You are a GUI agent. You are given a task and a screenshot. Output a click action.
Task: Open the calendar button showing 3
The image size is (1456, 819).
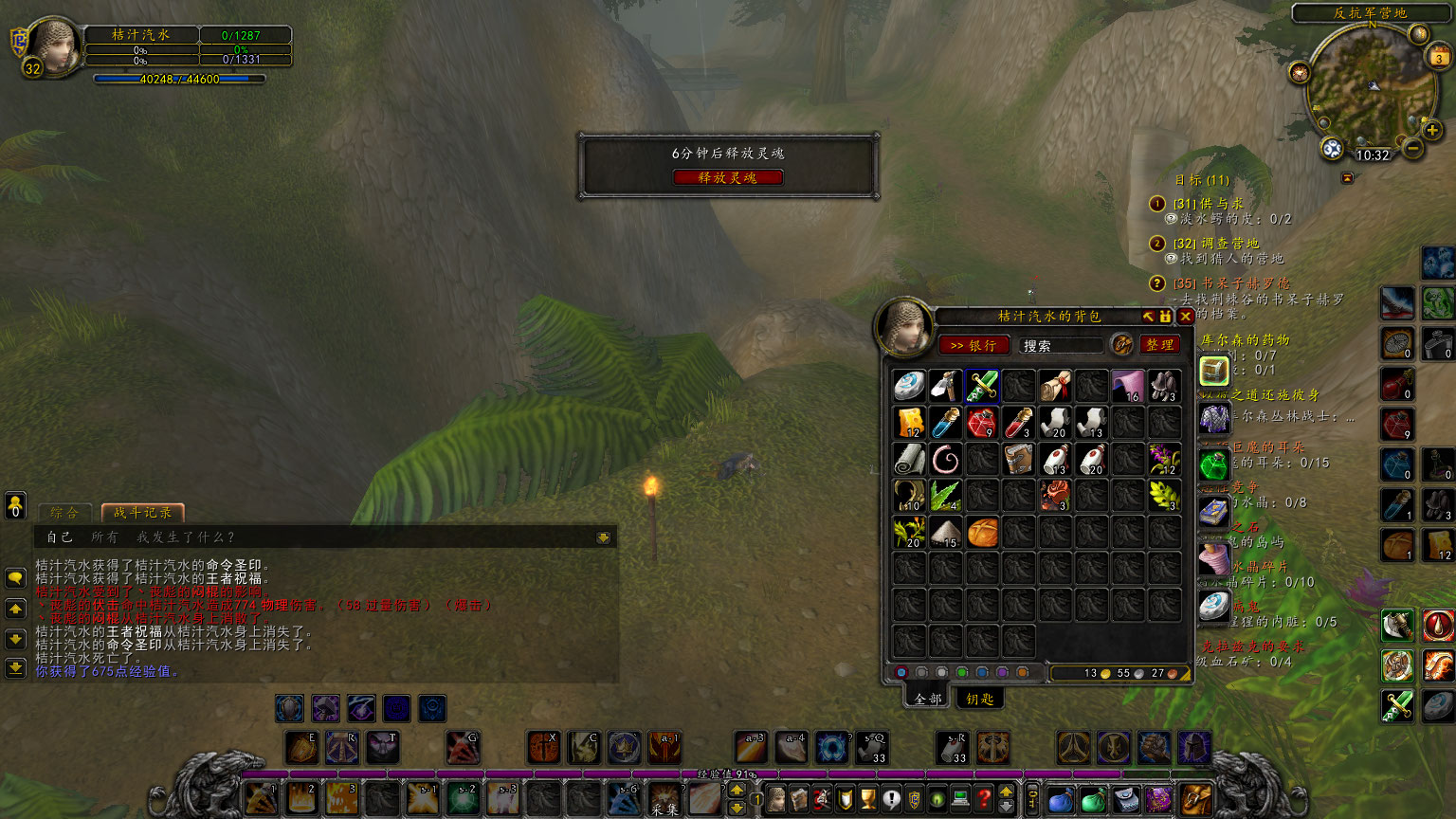coord(1438,56)
